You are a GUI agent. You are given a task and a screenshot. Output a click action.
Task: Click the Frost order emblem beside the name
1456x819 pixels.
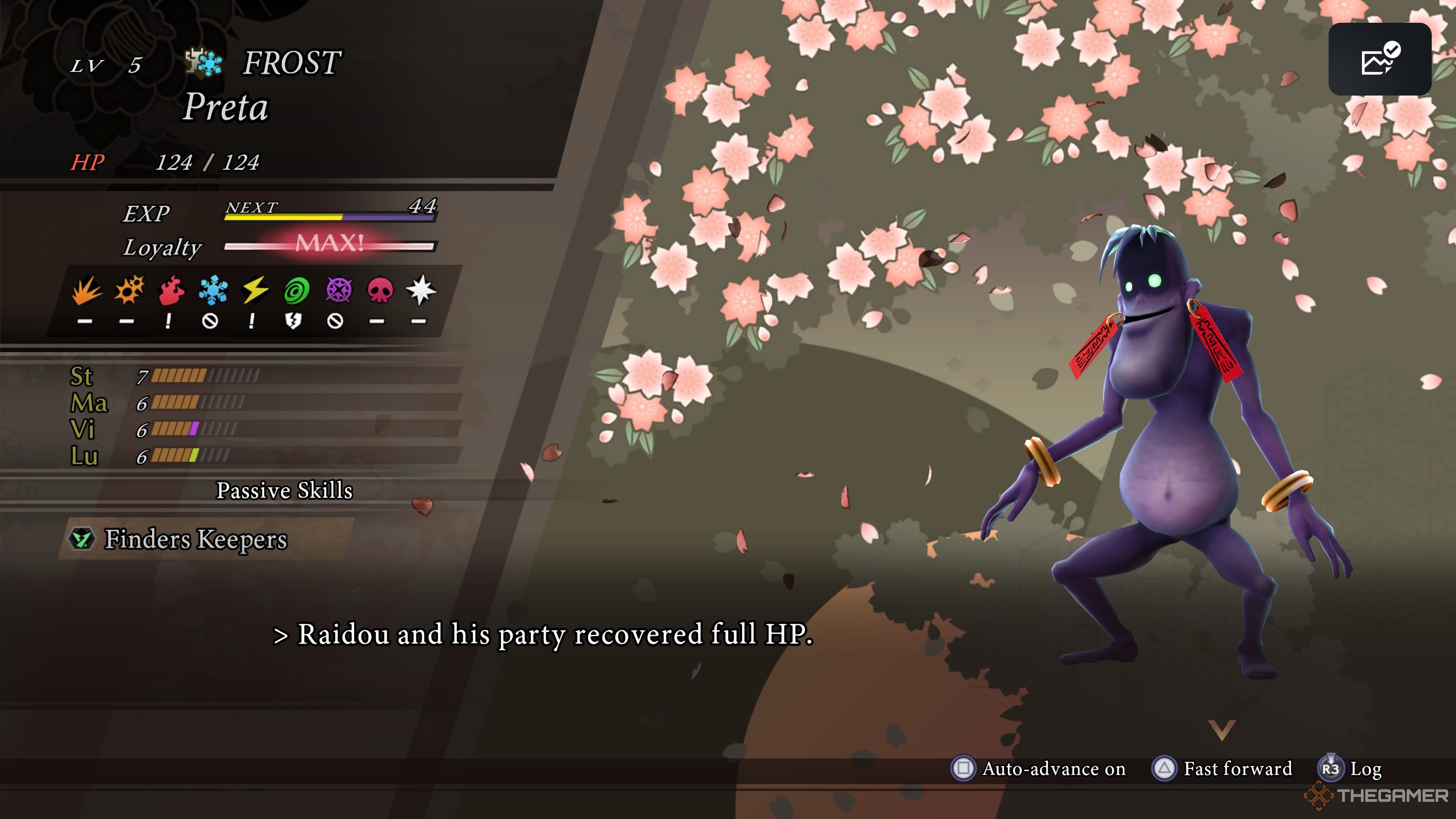[204, 62]
